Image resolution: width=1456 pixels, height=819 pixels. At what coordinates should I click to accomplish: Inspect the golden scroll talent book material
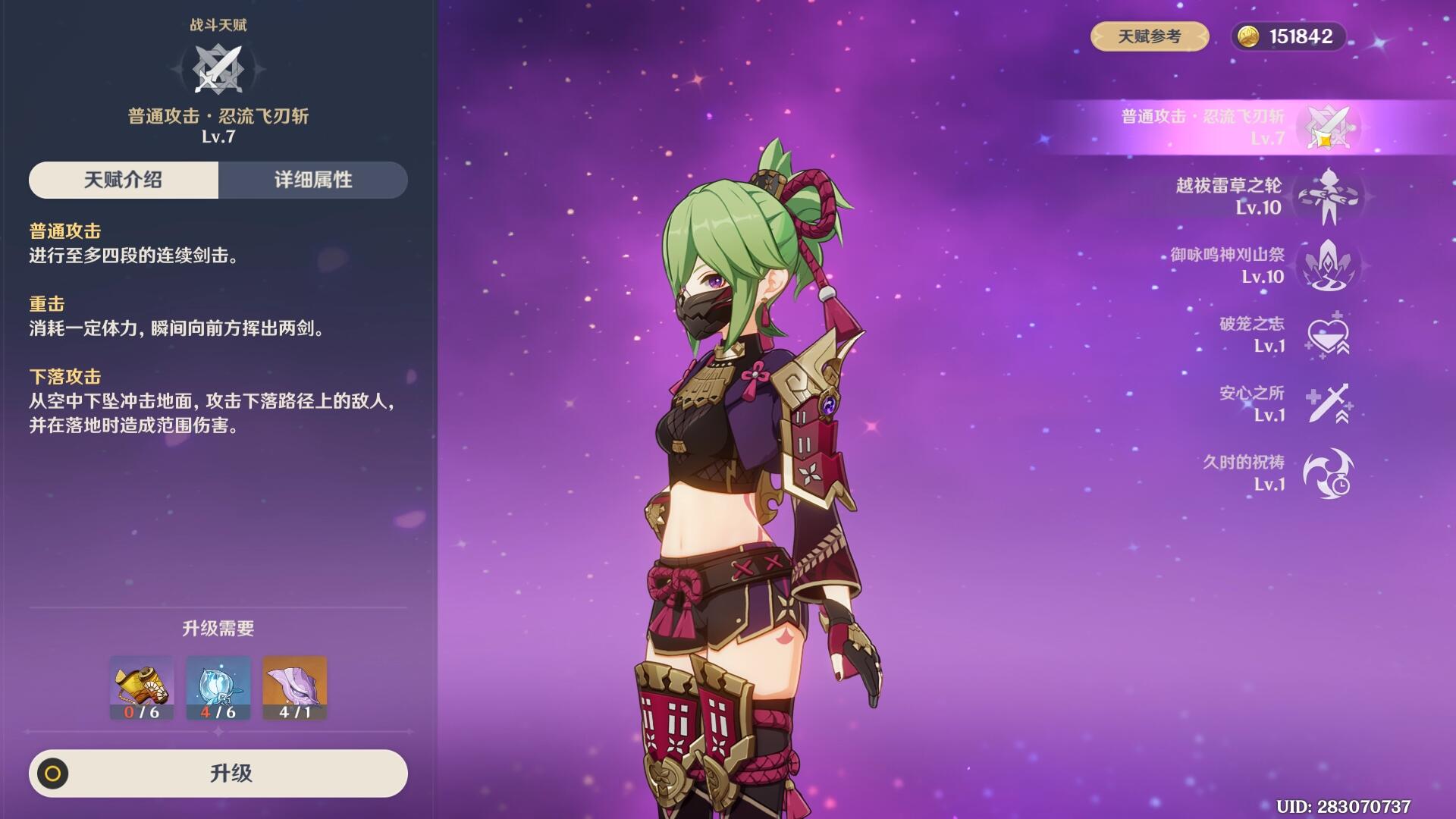point(142,688)
